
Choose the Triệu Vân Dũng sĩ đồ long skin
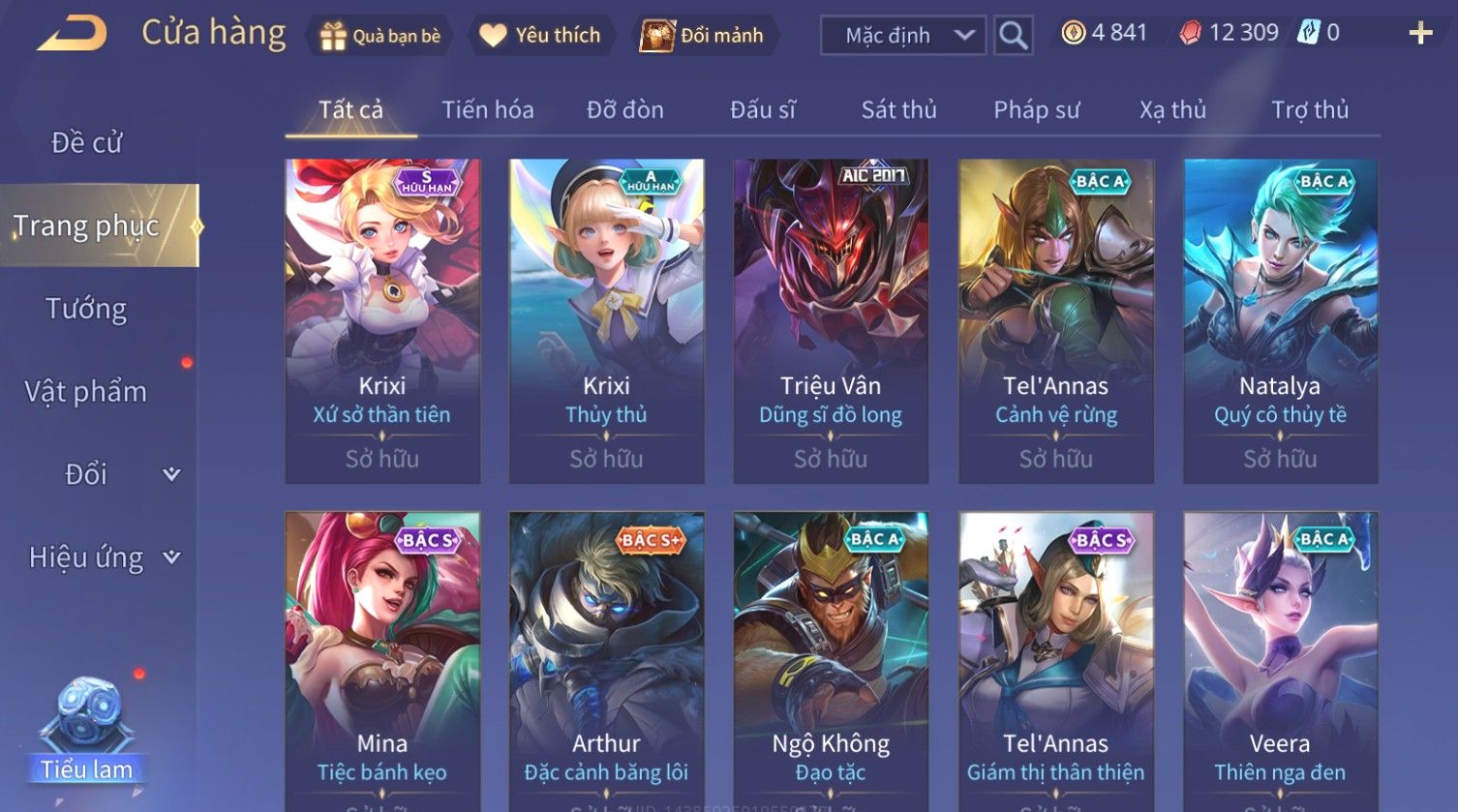(831, 319)
